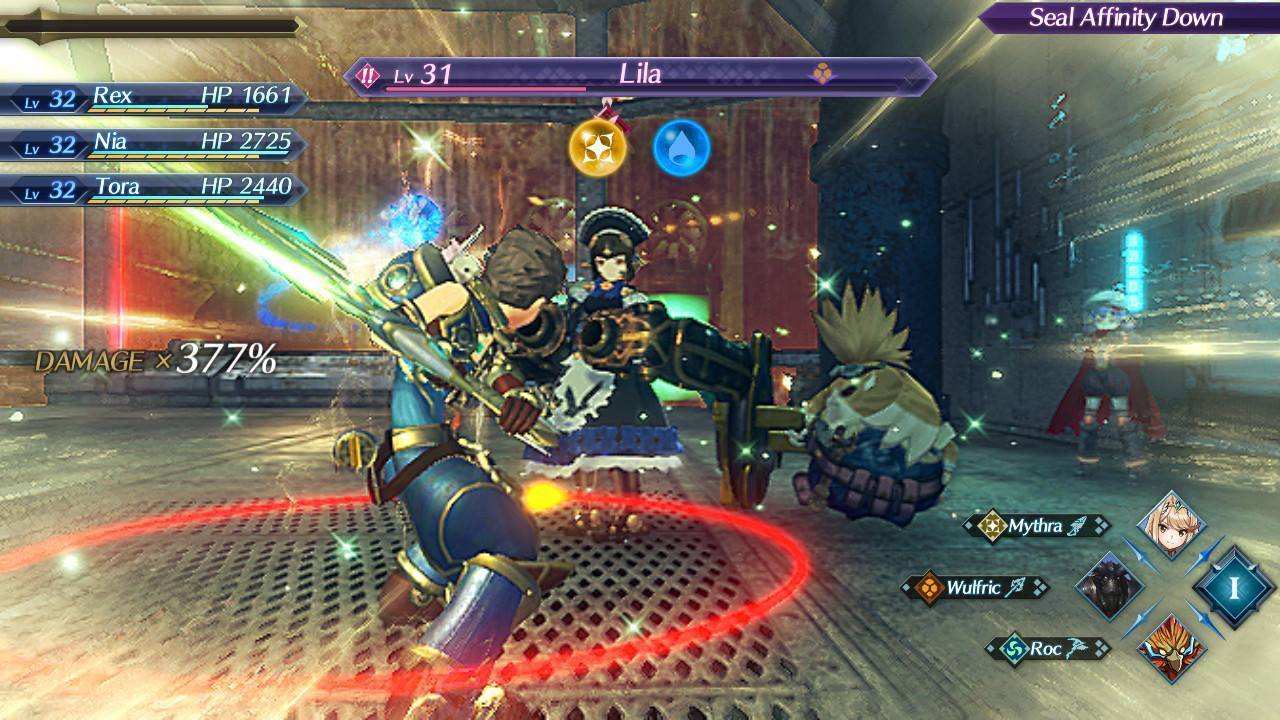Screen dimensions: 1280x720
Task: Select the Wulfric name label
Action: (x=975, y=588)
